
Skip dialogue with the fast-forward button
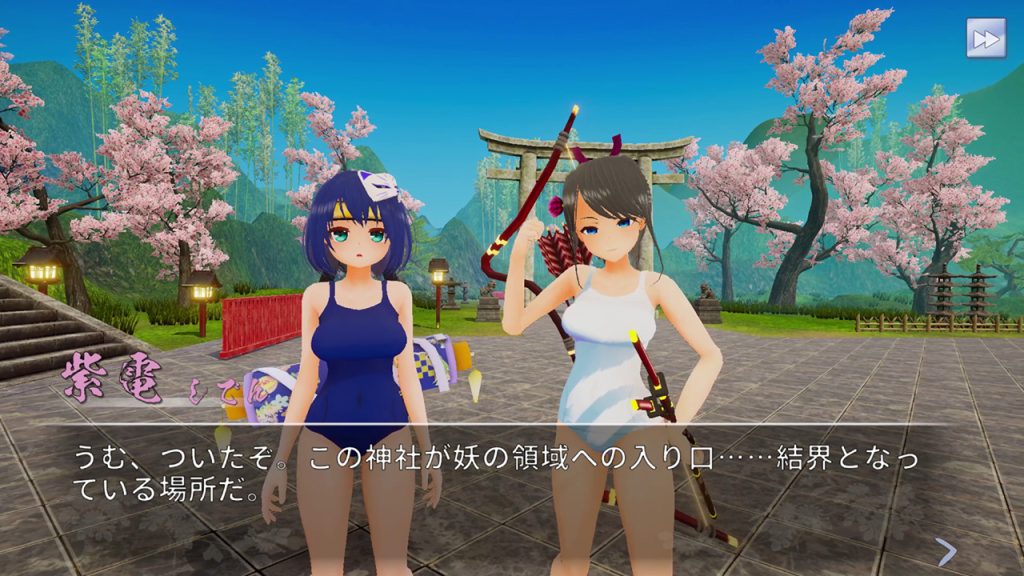pos(985,38)
